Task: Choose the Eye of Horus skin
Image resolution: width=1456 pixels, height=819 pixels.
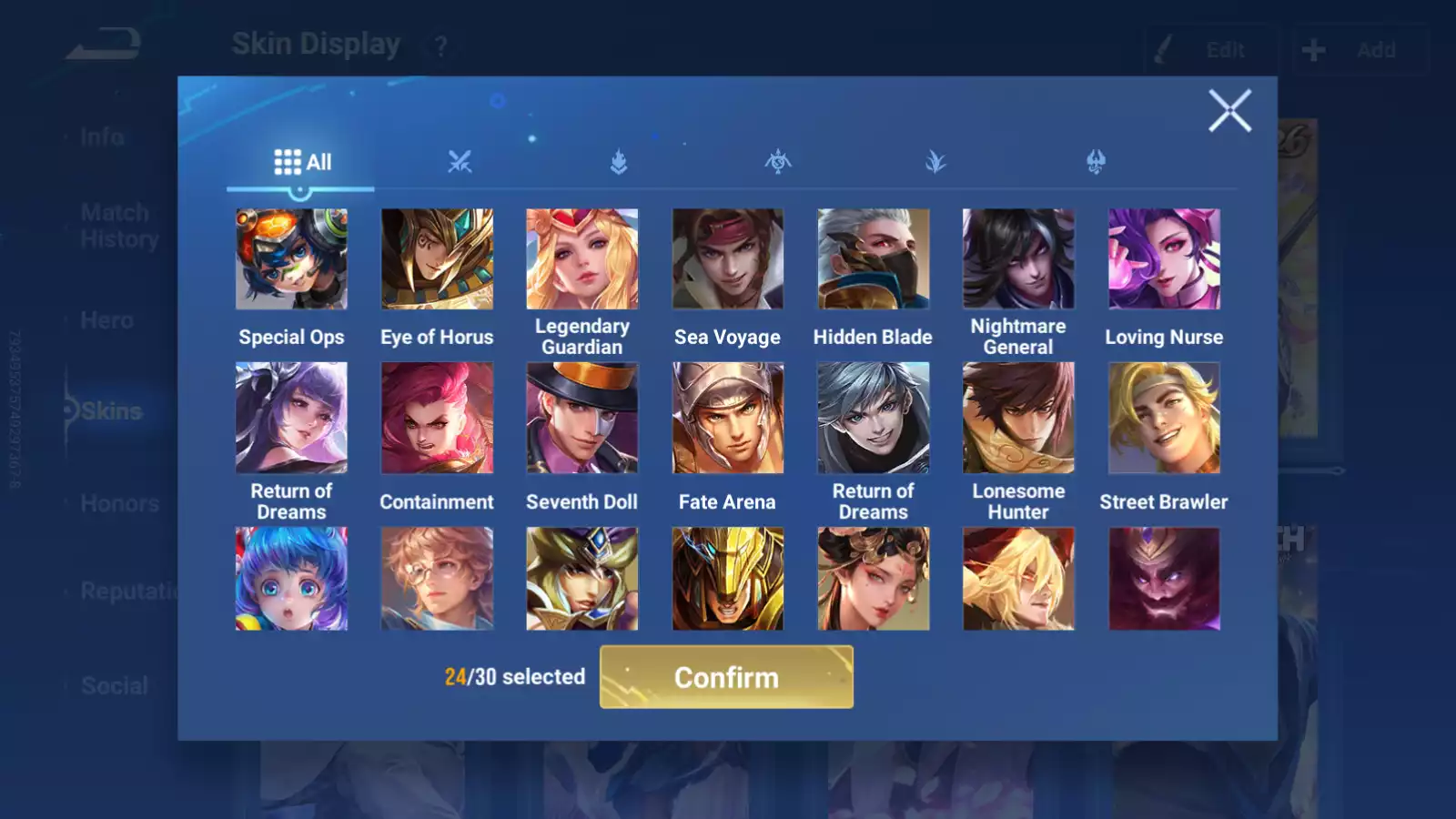Action: (437, 259)
